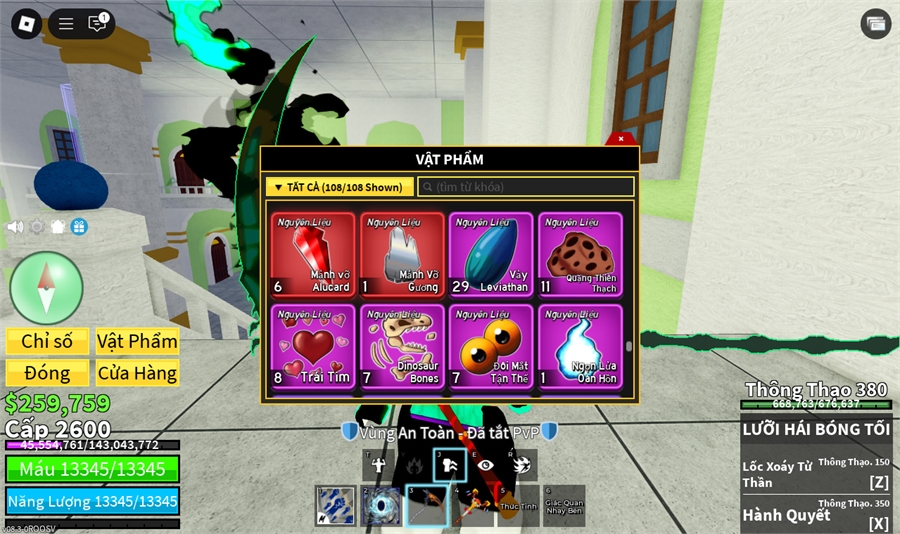Select the Dinosaur Bones item
The image size is (900, 534).
pyautogui.click(x=402, y=346)
